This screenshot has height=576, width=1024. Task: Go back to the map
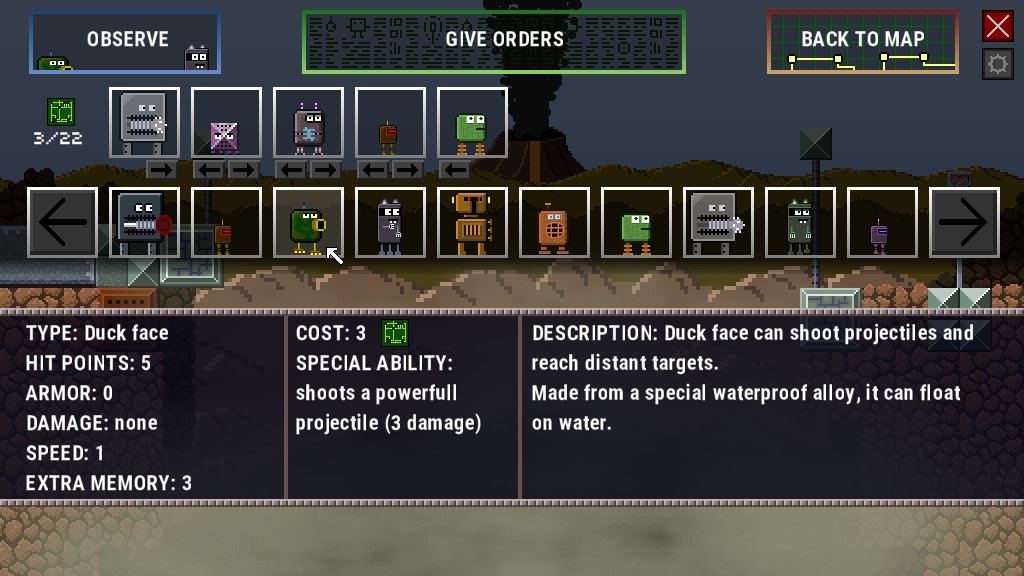click(862, 42)
